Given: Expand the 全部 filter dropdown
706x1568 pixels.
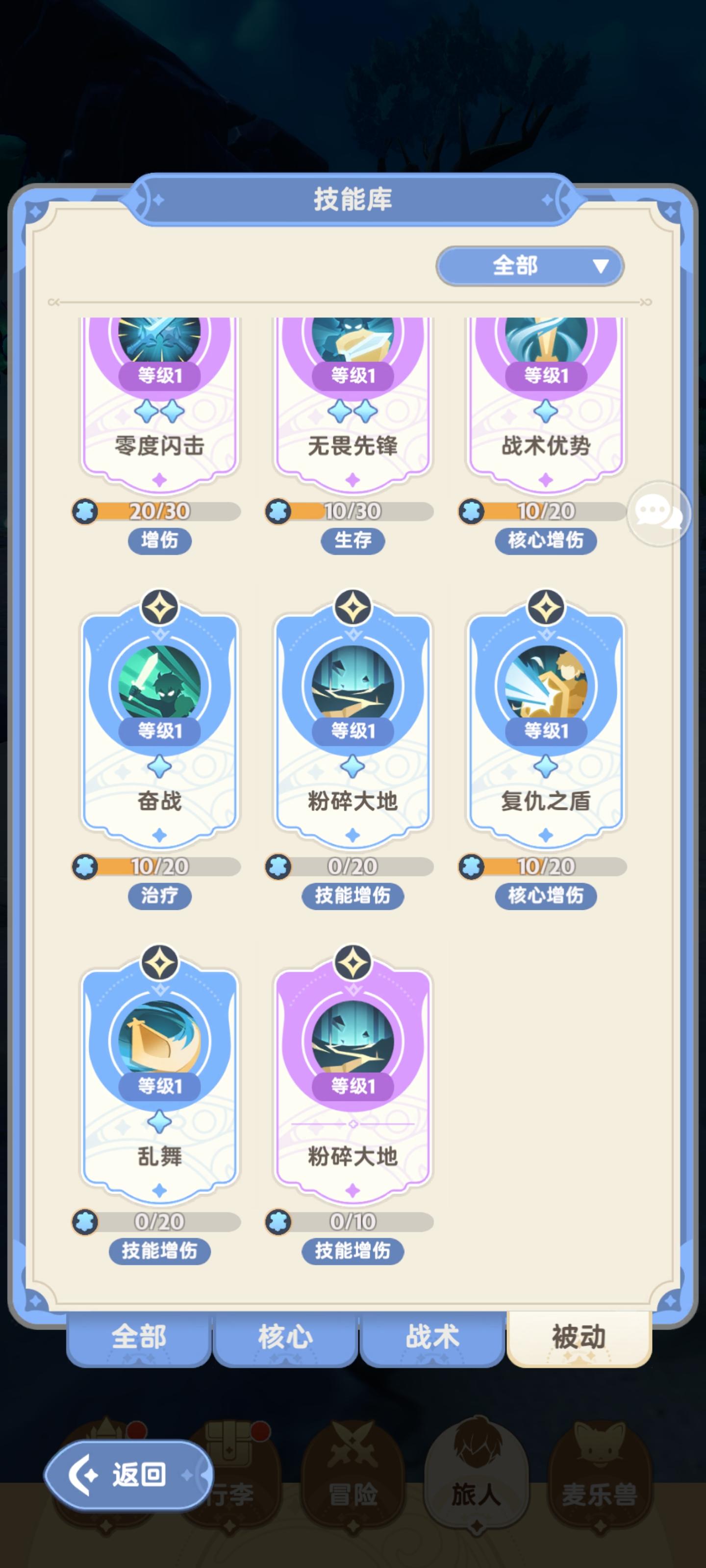Looking at the screenshot, I should [x=529, y=266].
